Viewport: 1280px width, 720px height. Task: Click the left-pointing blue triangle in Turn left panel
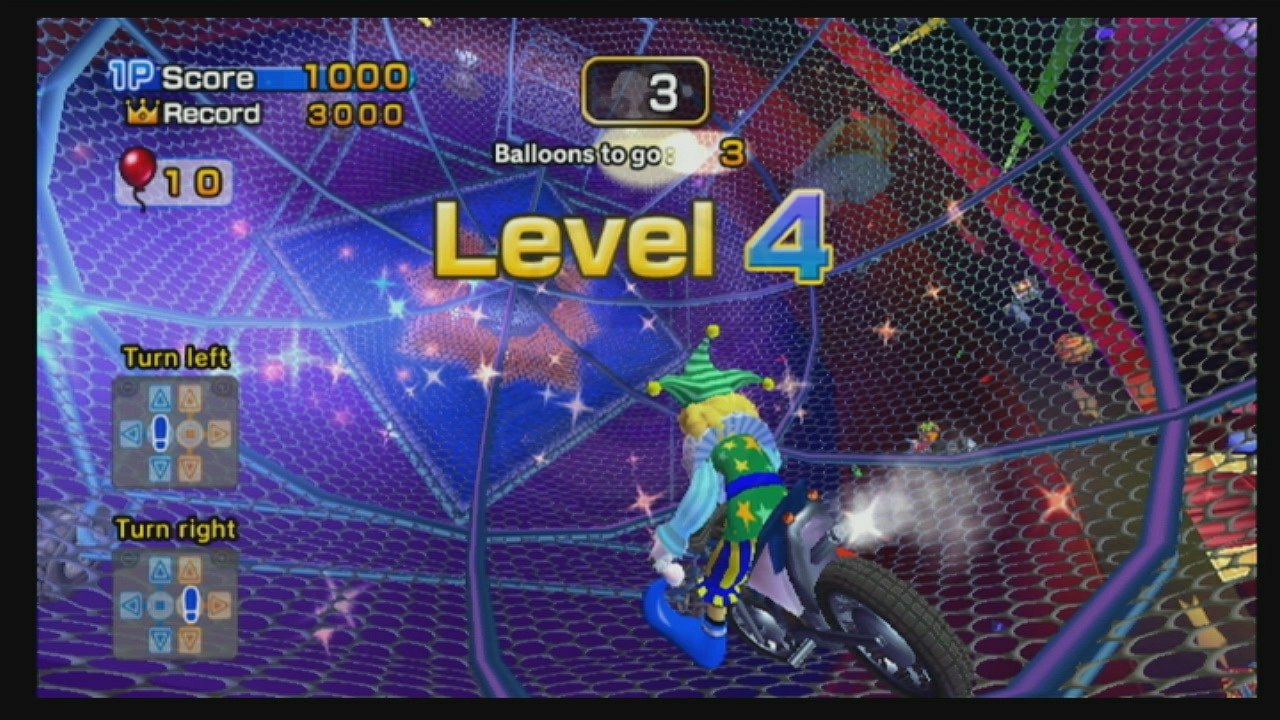(x=130, y=432)
